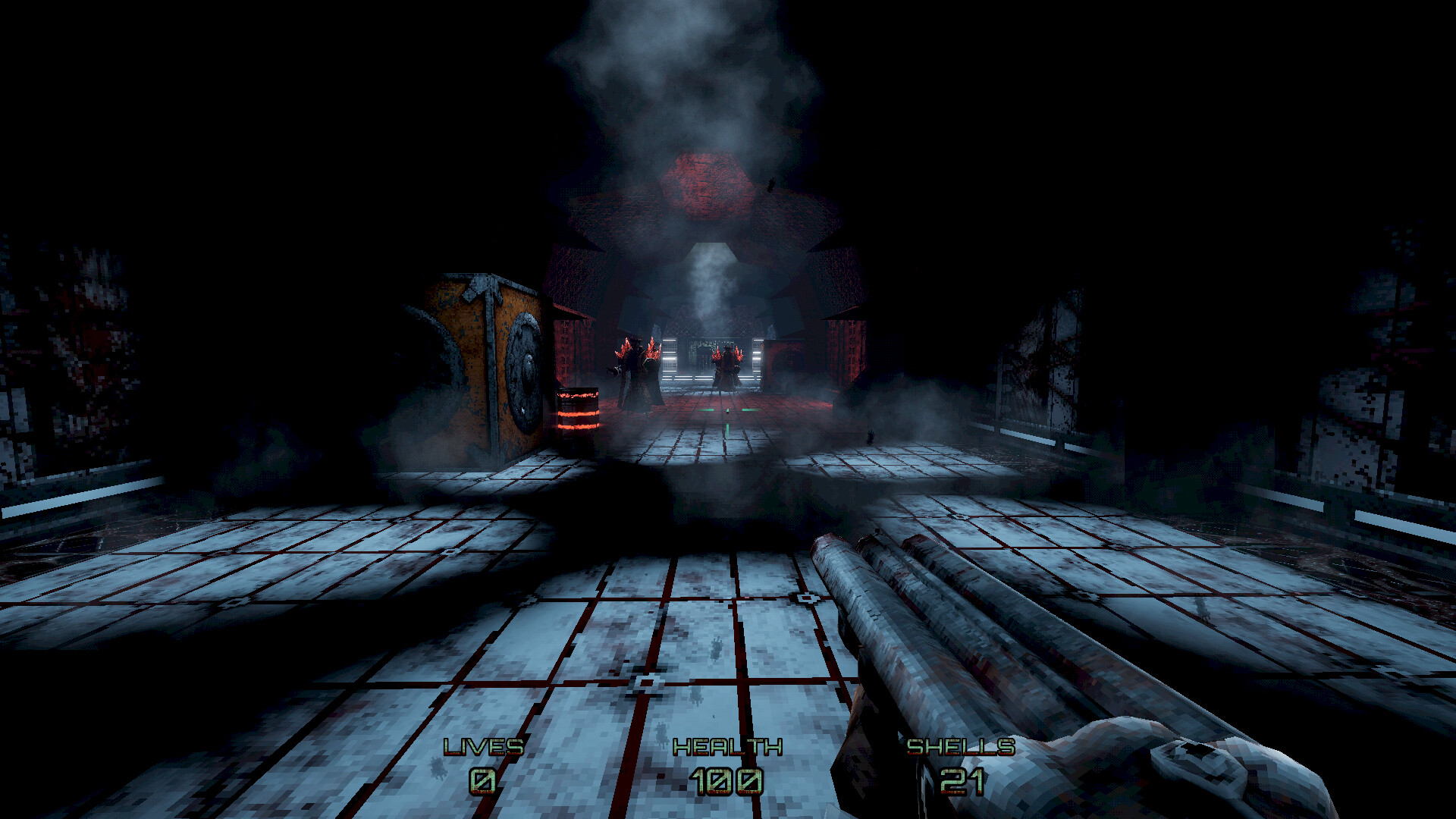Click the small creature silhouette on the right floor

tap(871, 438)
